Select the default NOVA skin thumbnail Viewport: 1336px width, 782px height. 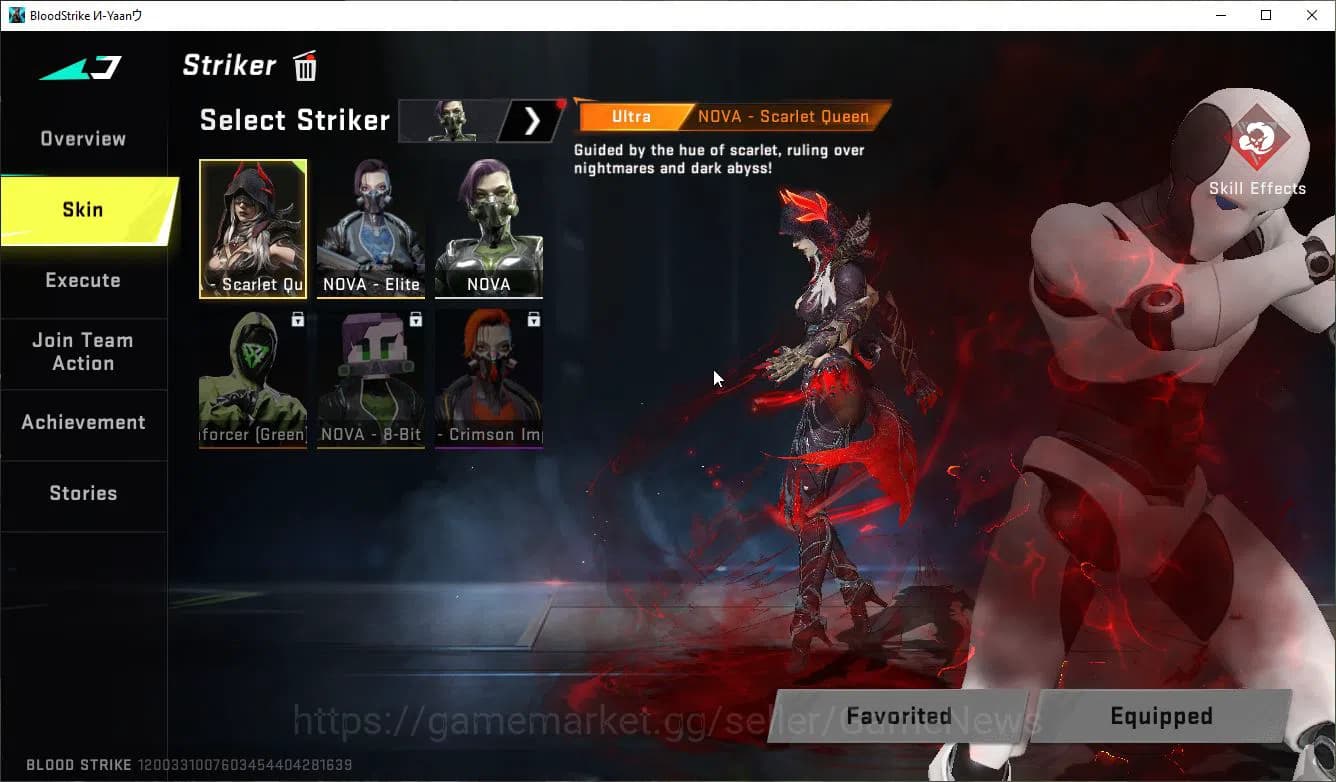(x=489, y=228)
